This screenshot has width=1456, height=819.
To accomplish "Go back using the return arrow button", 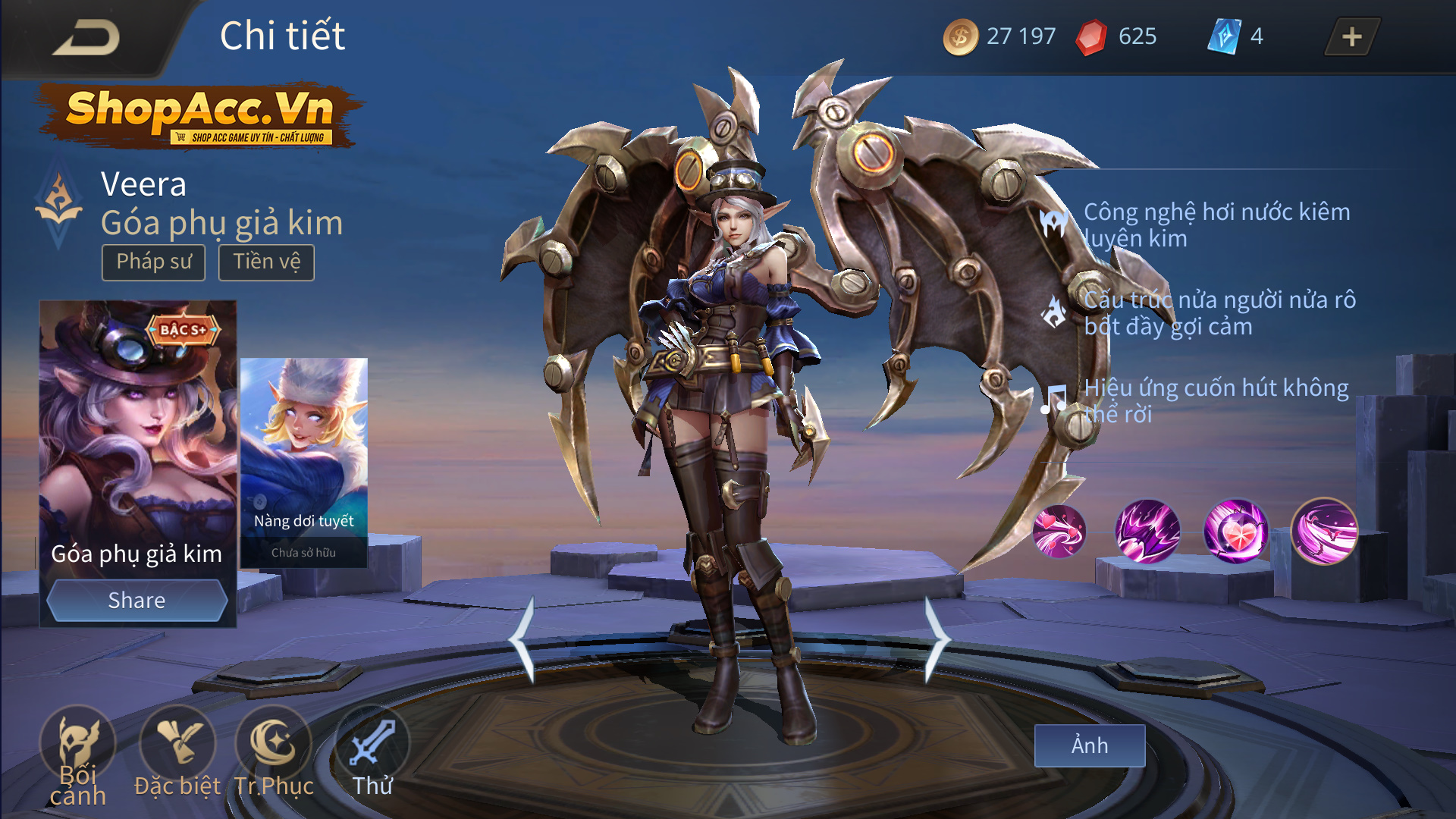I will [x=87, y=38].
